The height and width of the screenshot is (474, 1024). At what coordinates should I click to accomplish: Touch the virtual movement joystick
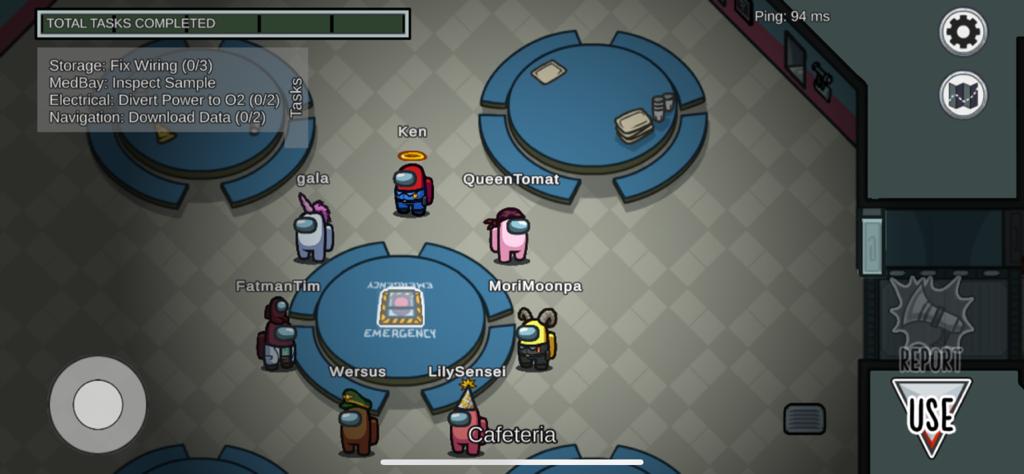pos(98,405)
